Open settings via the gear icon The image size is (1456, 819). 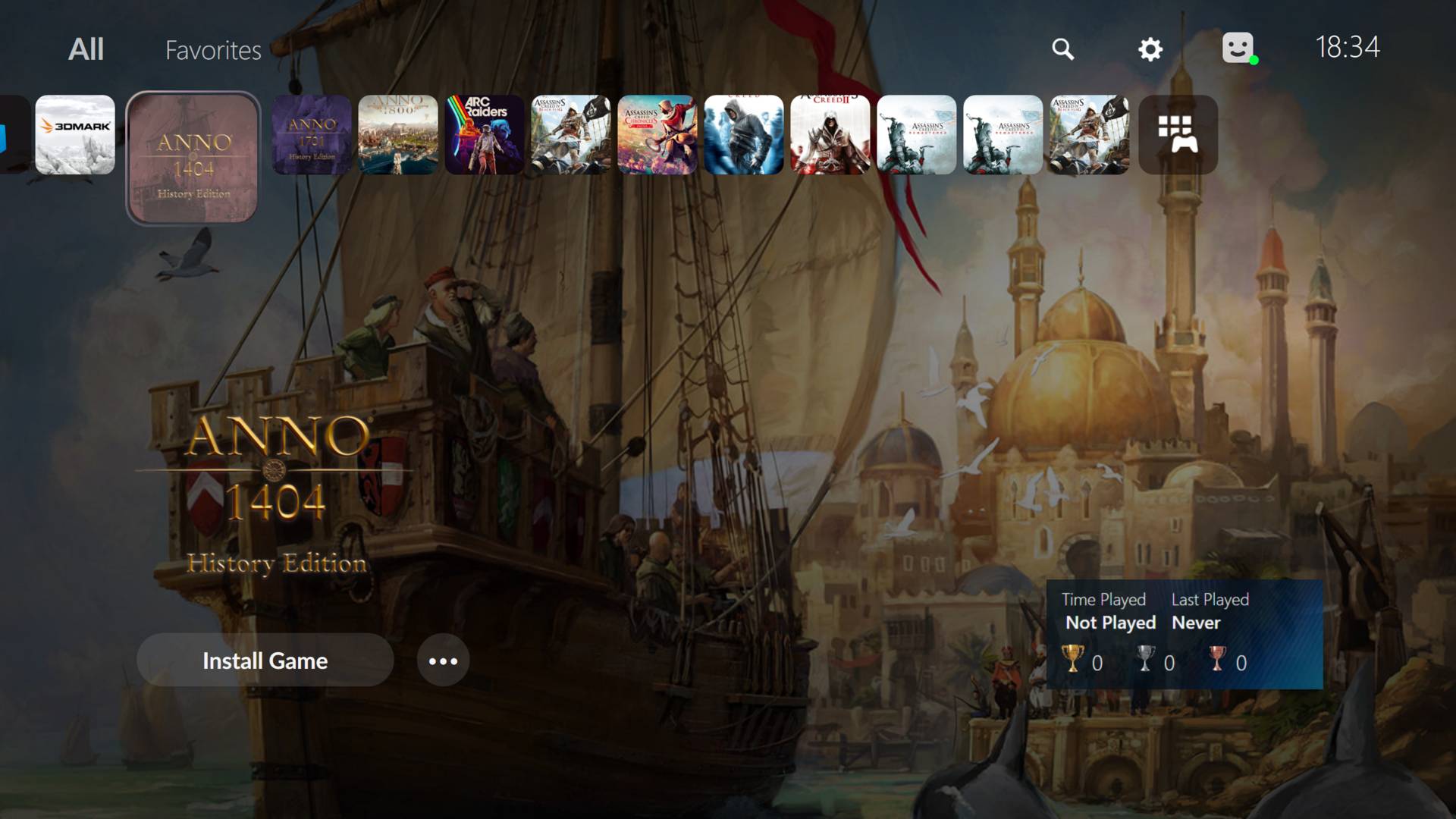(1150, 49)
